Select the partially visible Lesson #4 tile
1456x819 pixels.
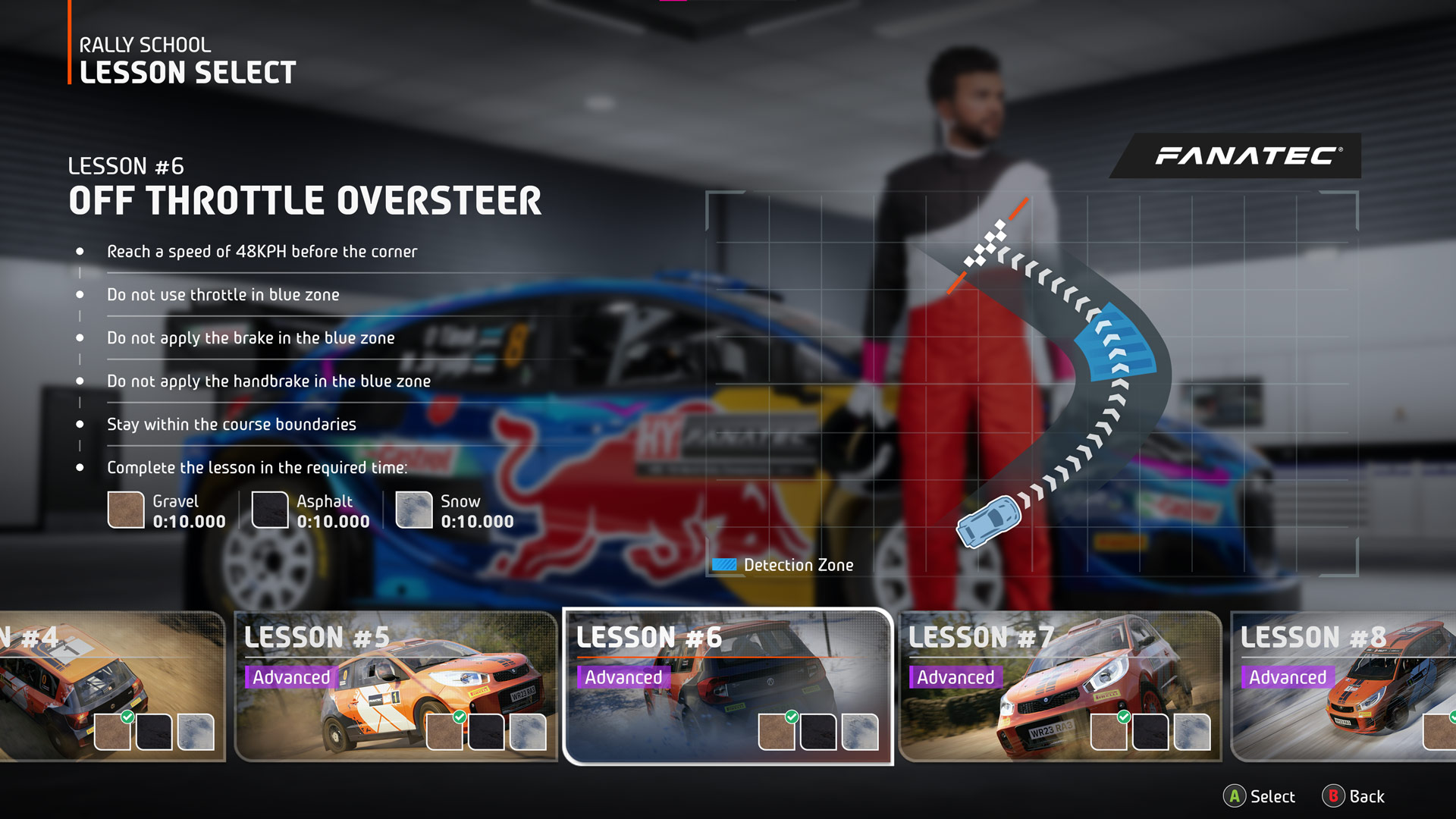click(111, 686)
